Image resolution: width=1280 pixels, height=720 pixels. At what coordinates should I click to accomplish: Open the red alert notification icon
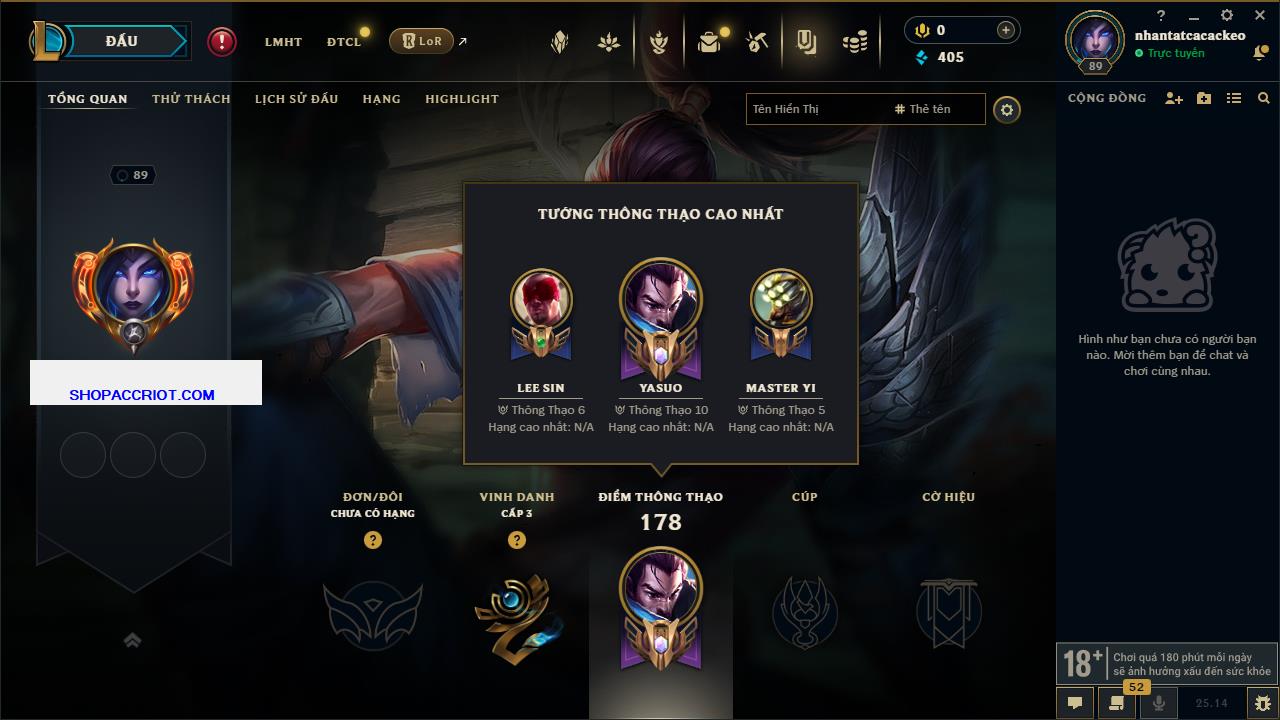point(222,42)
